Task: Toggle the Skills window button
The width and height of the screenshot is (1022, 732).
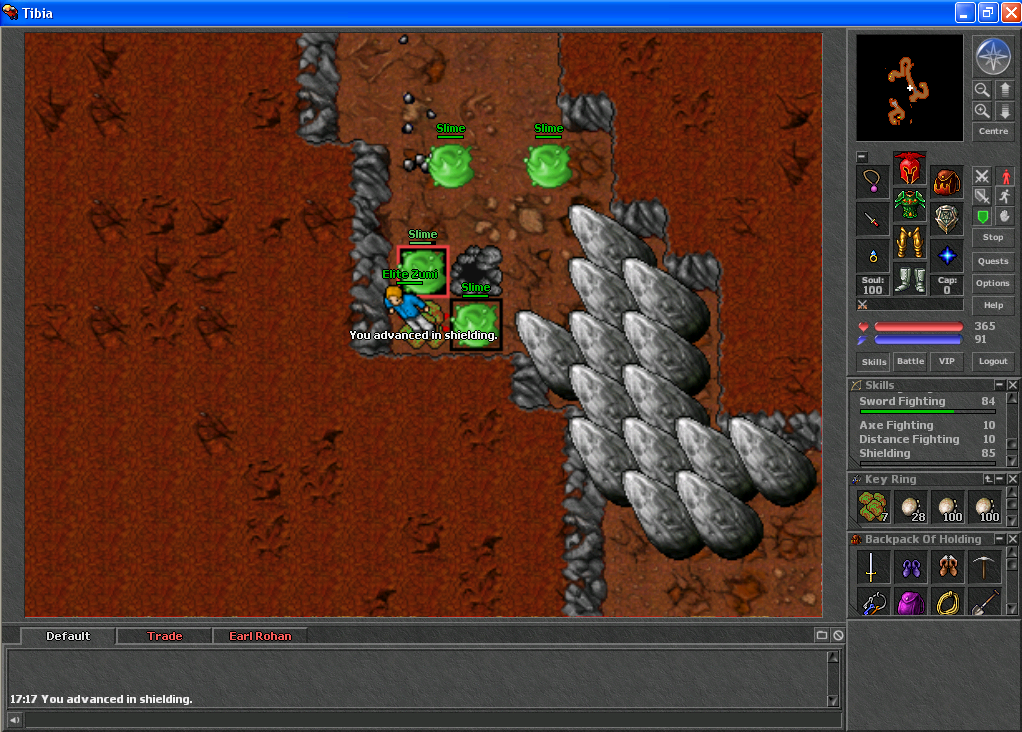Action: tap(873, 361)
